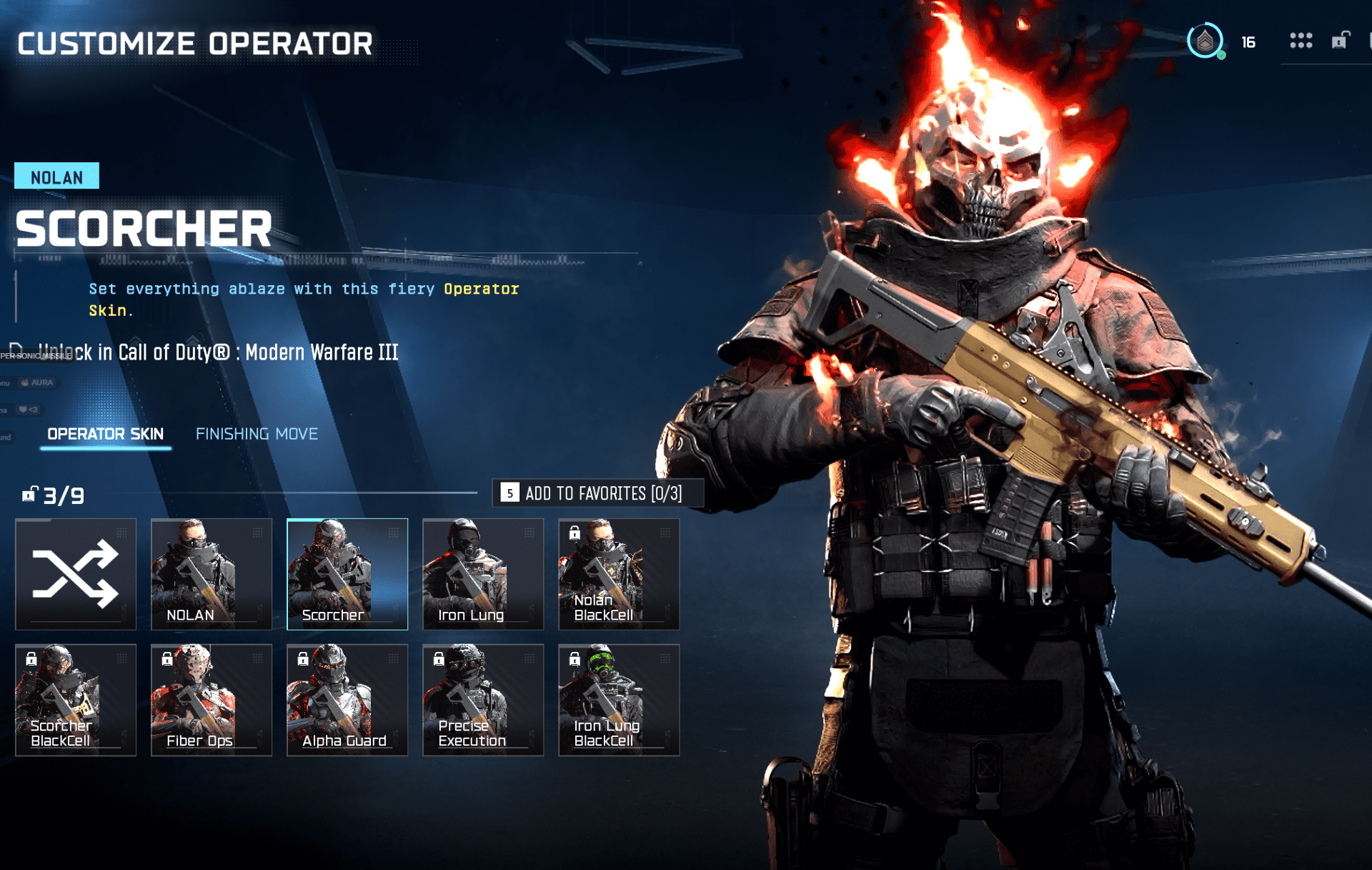1372x870 pixels.
Task: Select the locked Nolan BlackCell skin
Action: pos(619,574)
